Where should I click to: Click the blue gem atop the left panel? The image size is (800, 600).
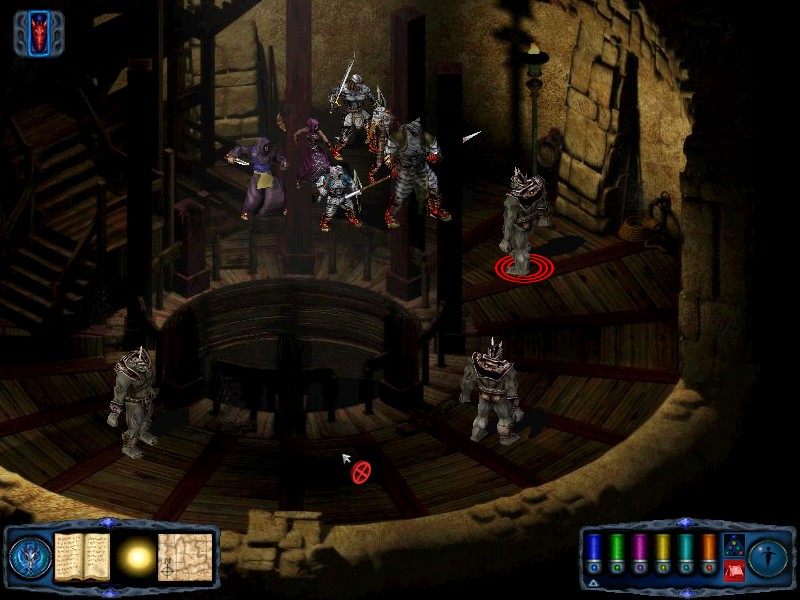[x=110, y=523]
